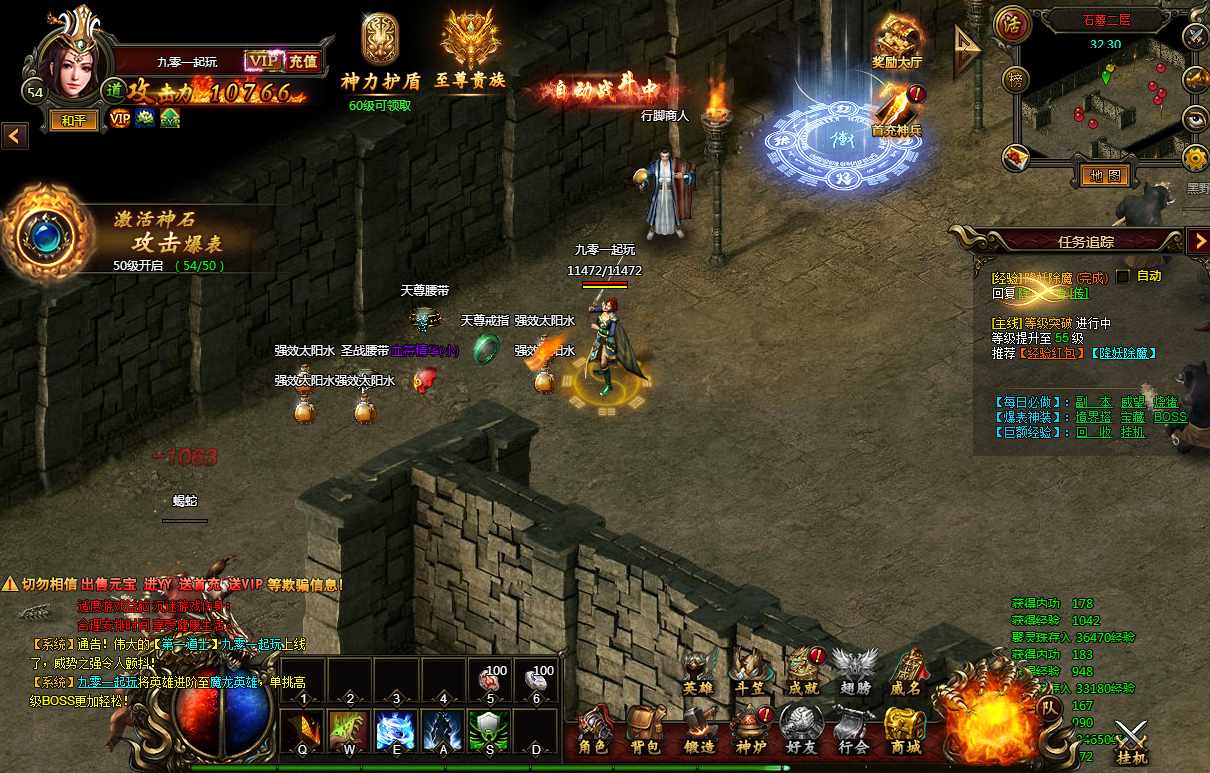
Task: Open the 奖励大厅 reward hall
Action: coord(897,42)
